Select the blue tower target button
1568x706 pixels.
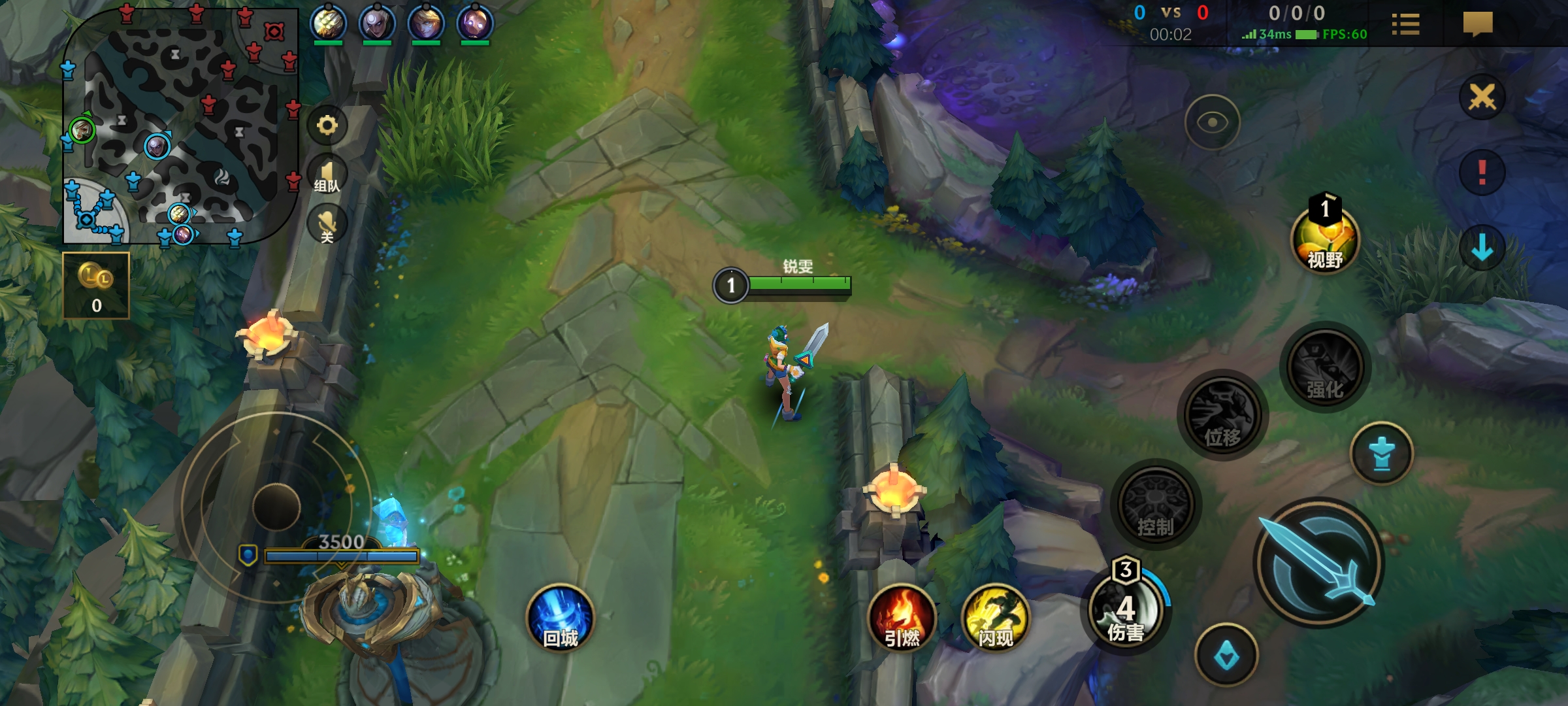(1381, 454)
